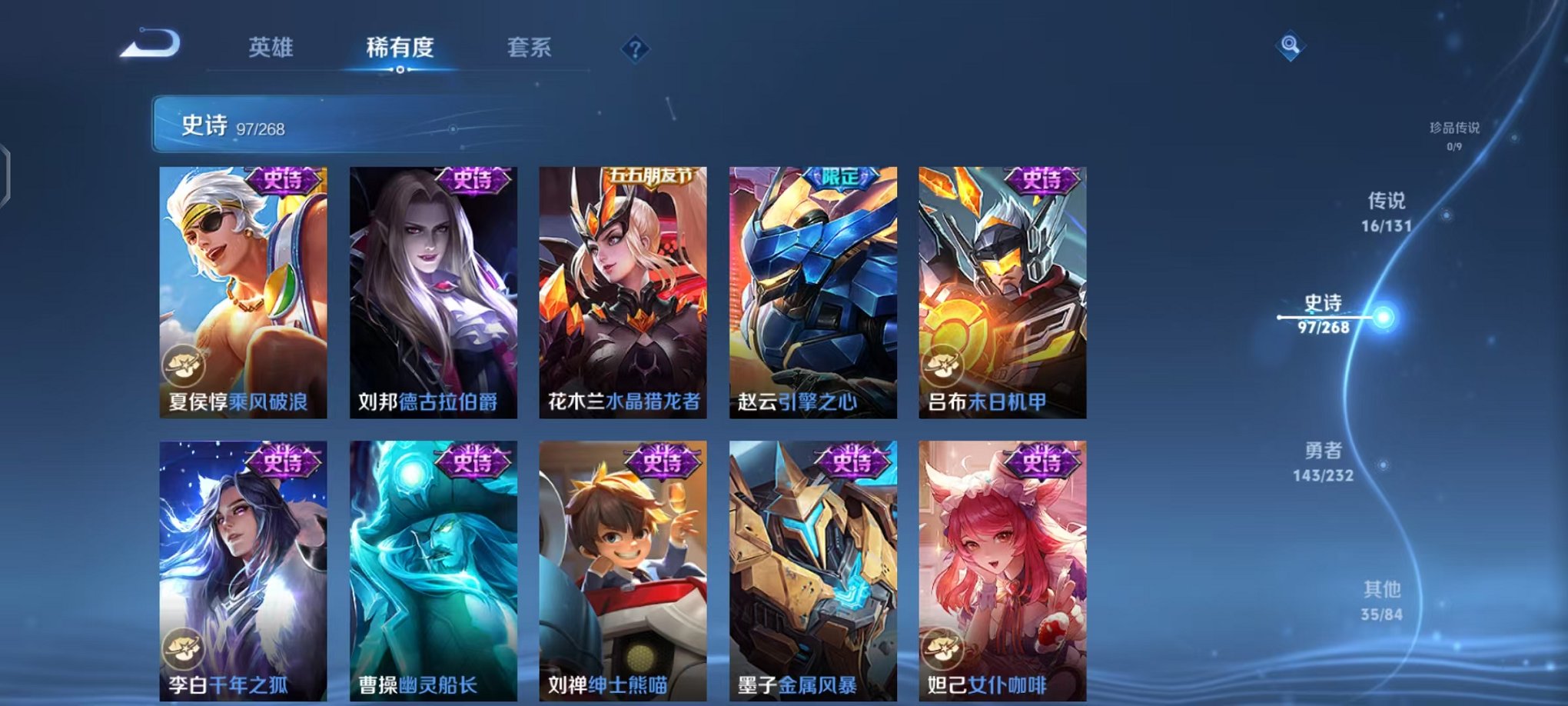This screenshot has height=706, width=1568.
Task: Switch to the 英雄 tab
Action: click(x=271, y=48)
